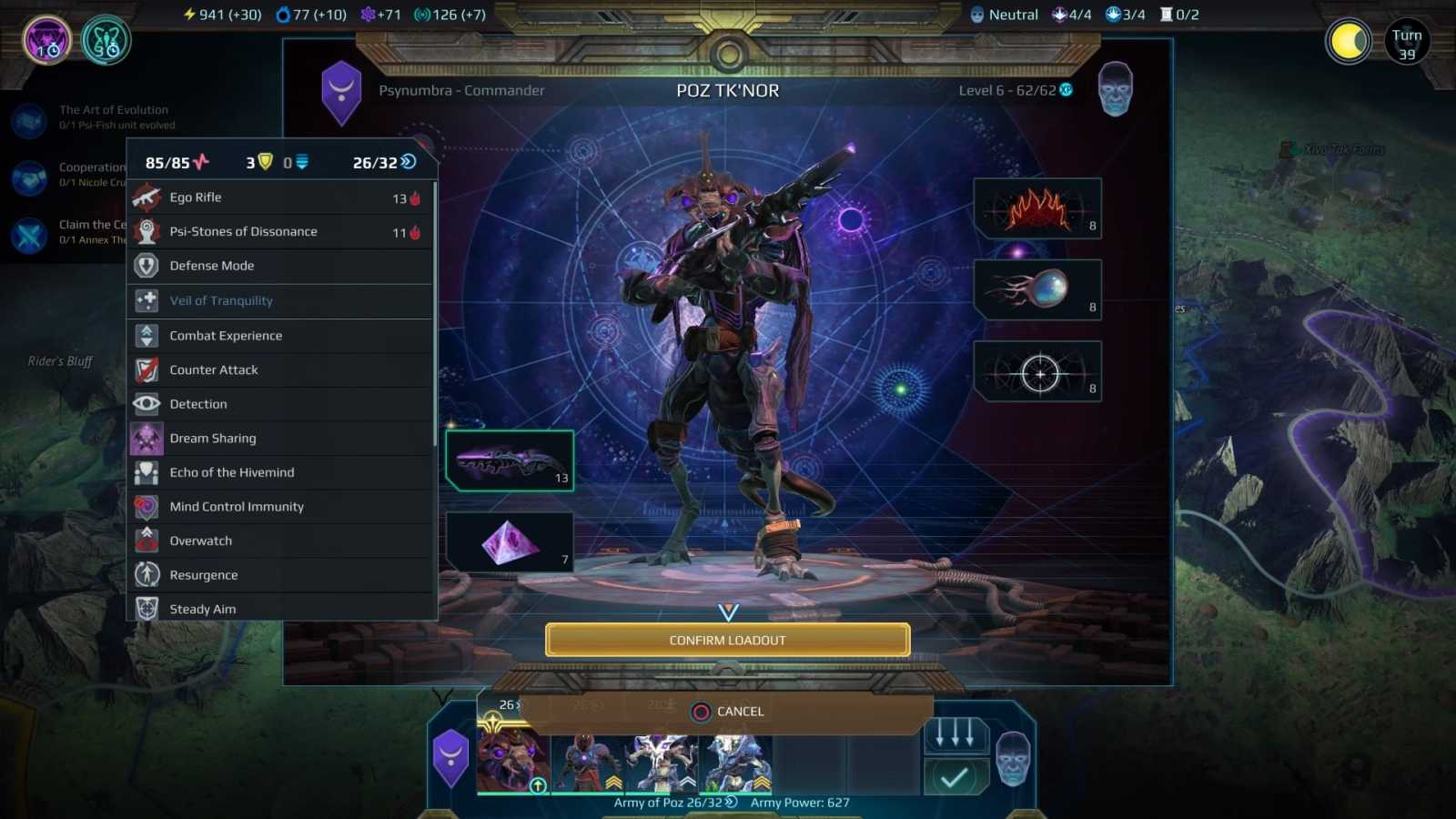Image resolution: width=1456 pixels, height=819 pixels.
Task: Click the Dream Sharing ability icon
Action: click(147, 438)
